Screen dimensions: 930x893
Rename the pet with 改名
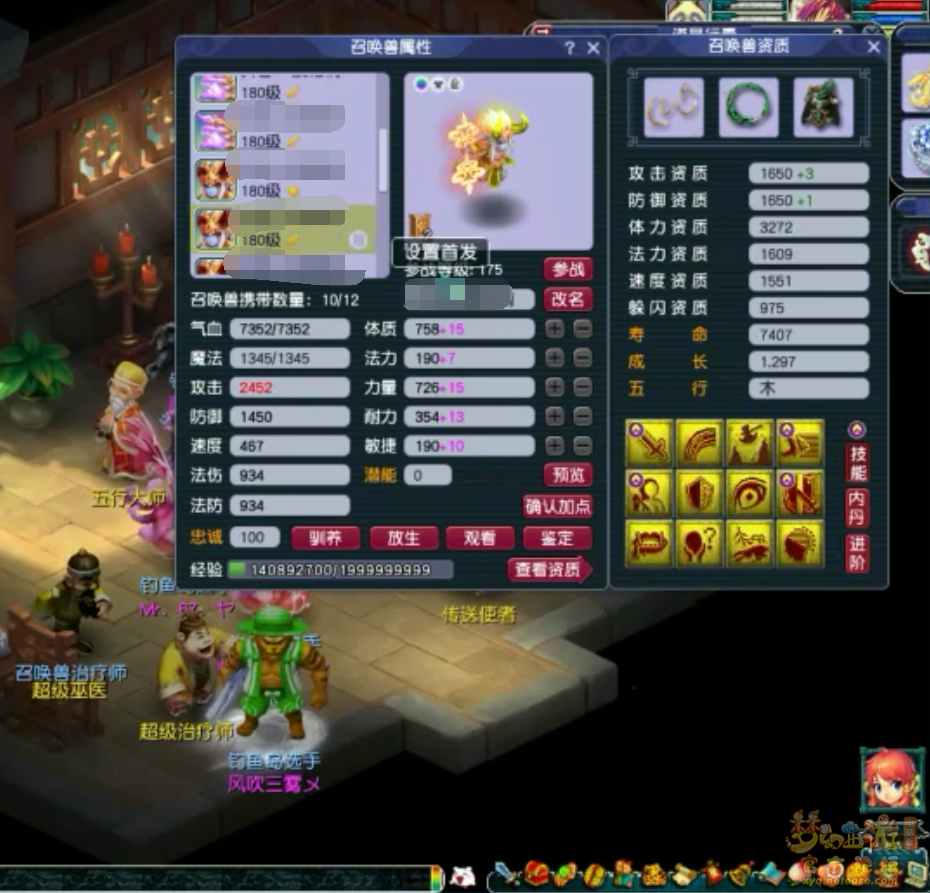[568, 299]
